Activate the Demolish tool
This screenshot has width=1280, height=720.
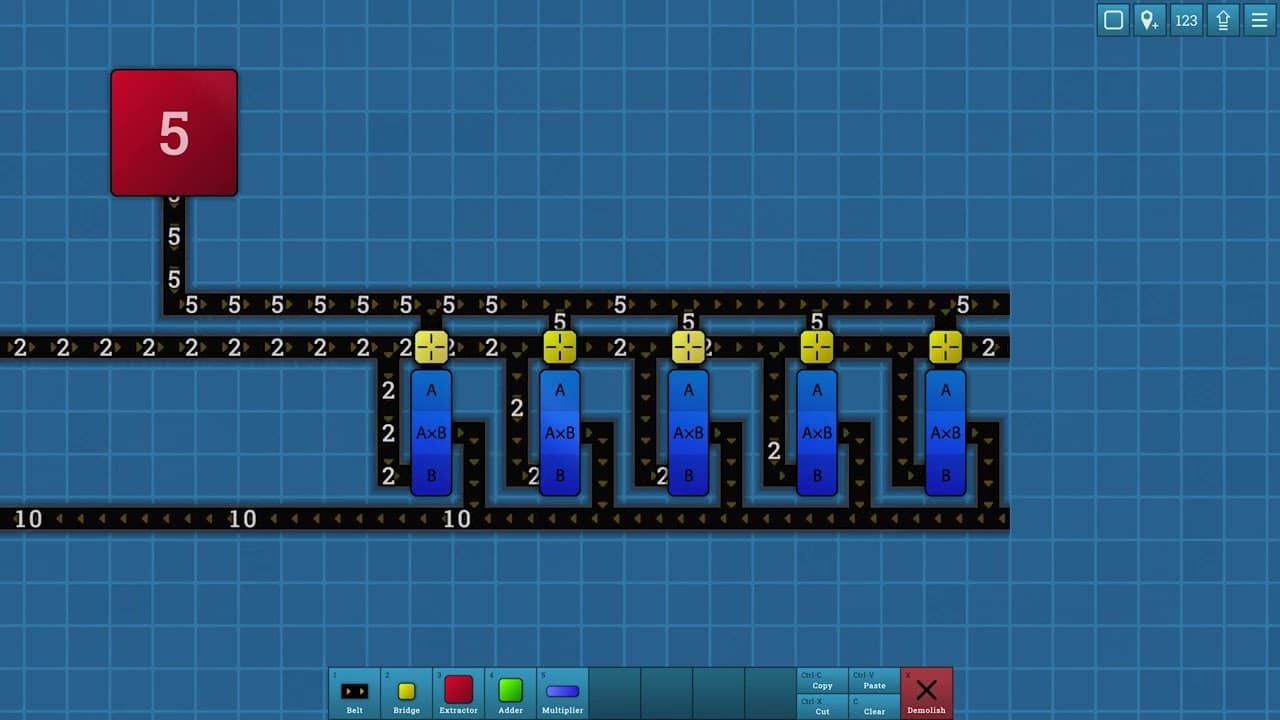[925, 690]
